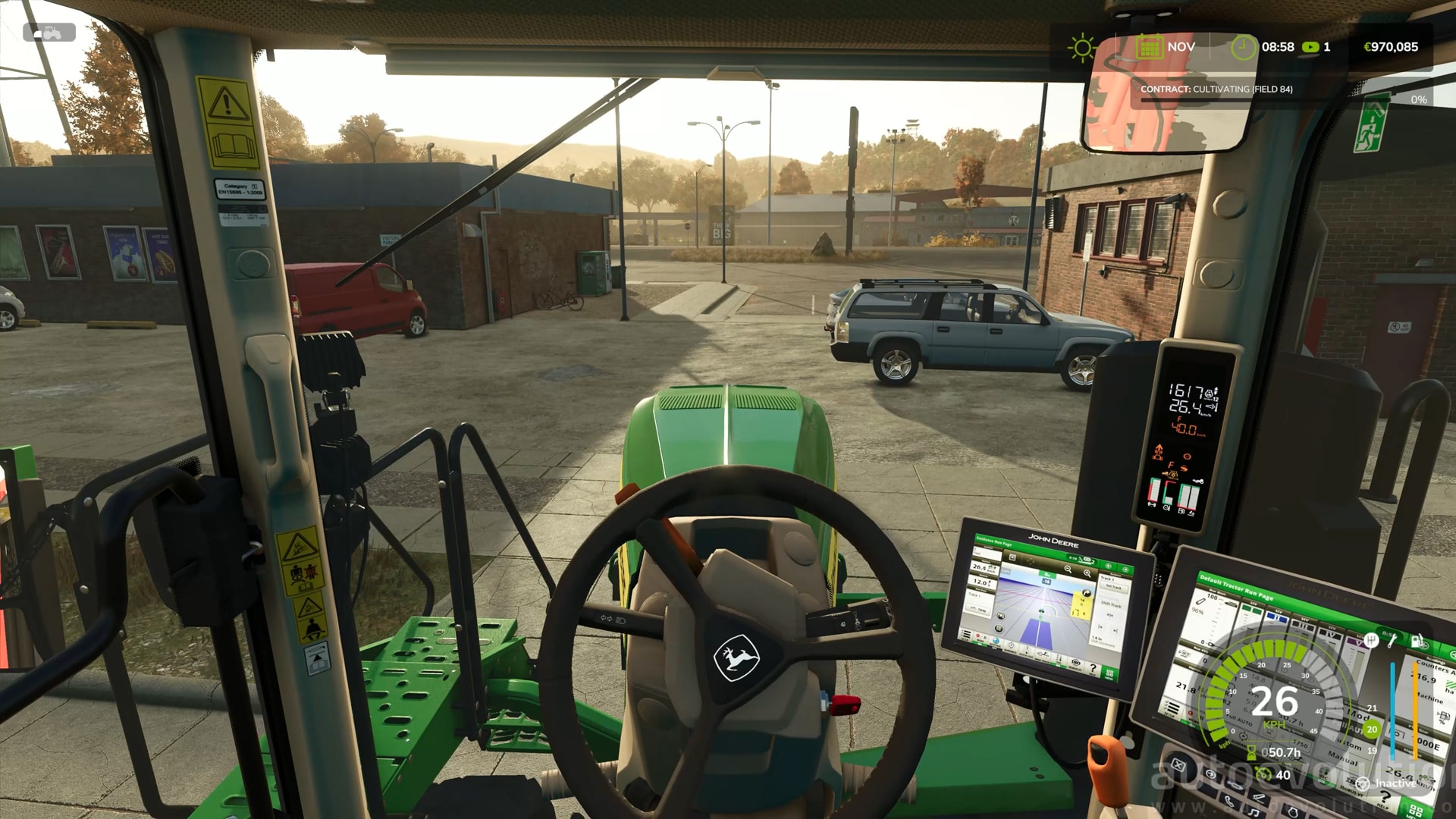Click the wrench damage indicator icon
Viewport: 1456px width, 819px height.
pyautogui.click(x=1393, y=641)
